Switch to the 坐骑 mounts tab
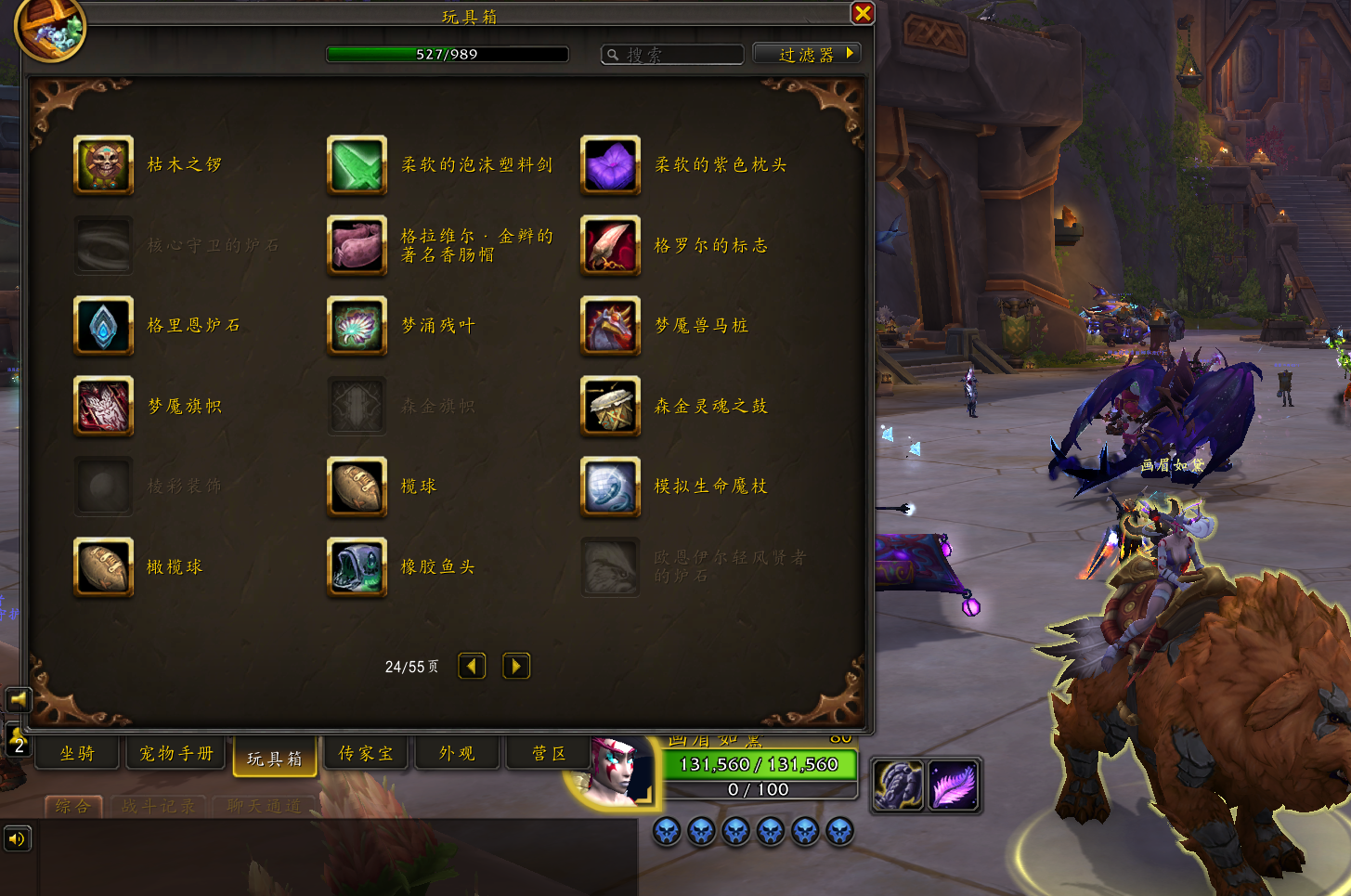Viewport: 1351px width, 896px height. pyautogui.click(x=78, y=754)
